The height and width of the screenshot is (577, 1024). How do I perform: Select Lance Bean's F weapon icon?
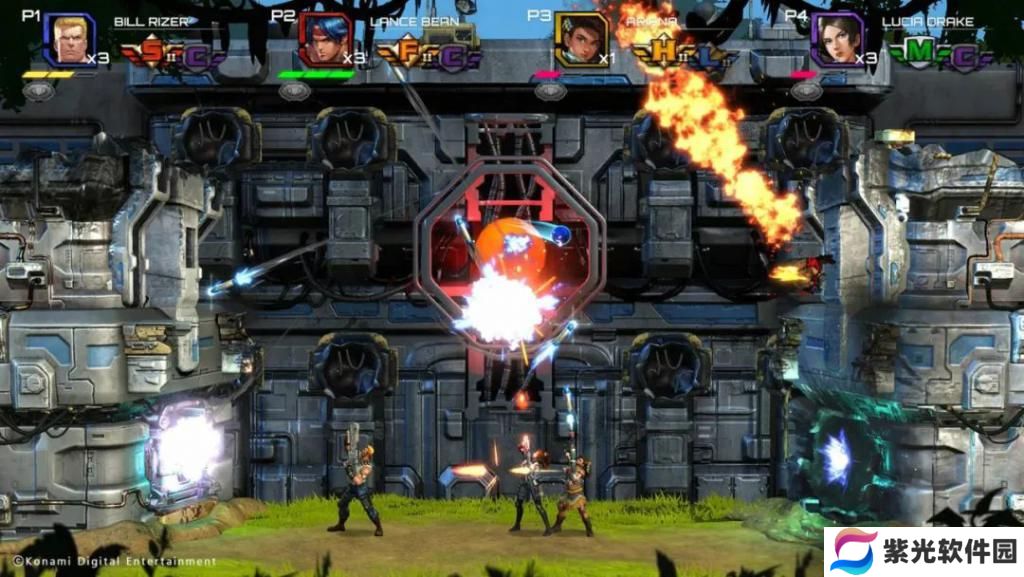click(410, 52)
